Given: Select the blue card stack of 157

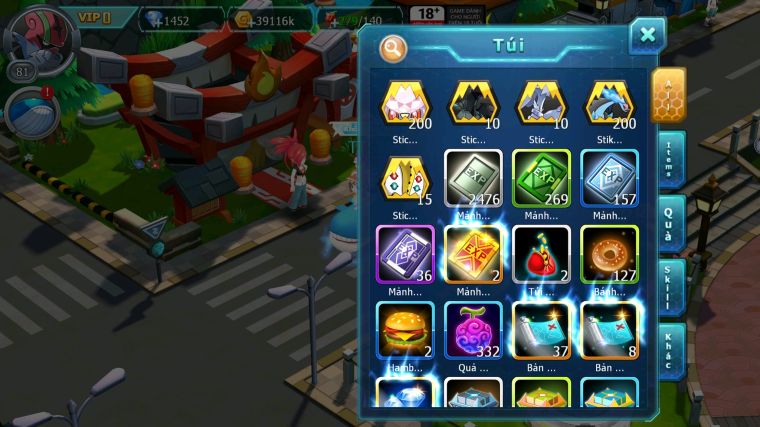Looking at the screenshot, I should [x=609, y=177].
